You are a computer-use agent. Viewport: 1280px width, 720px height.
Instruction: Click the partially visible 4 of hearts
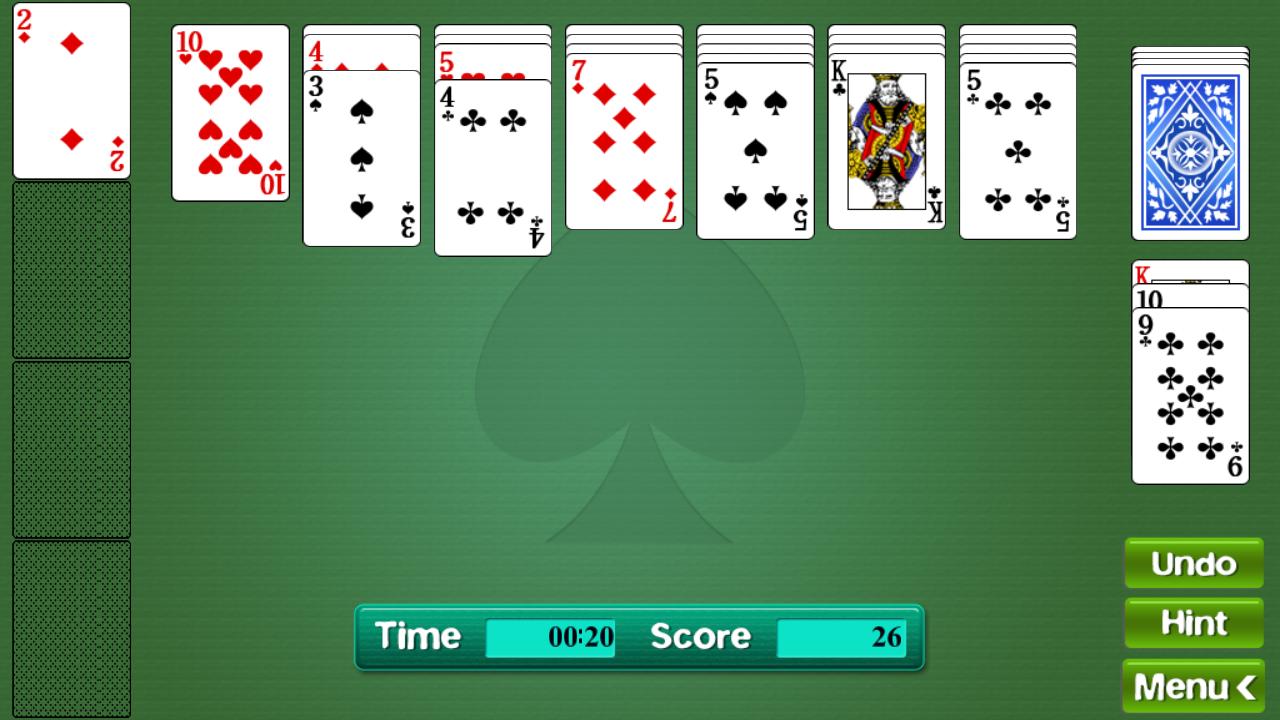click(360, 55)
